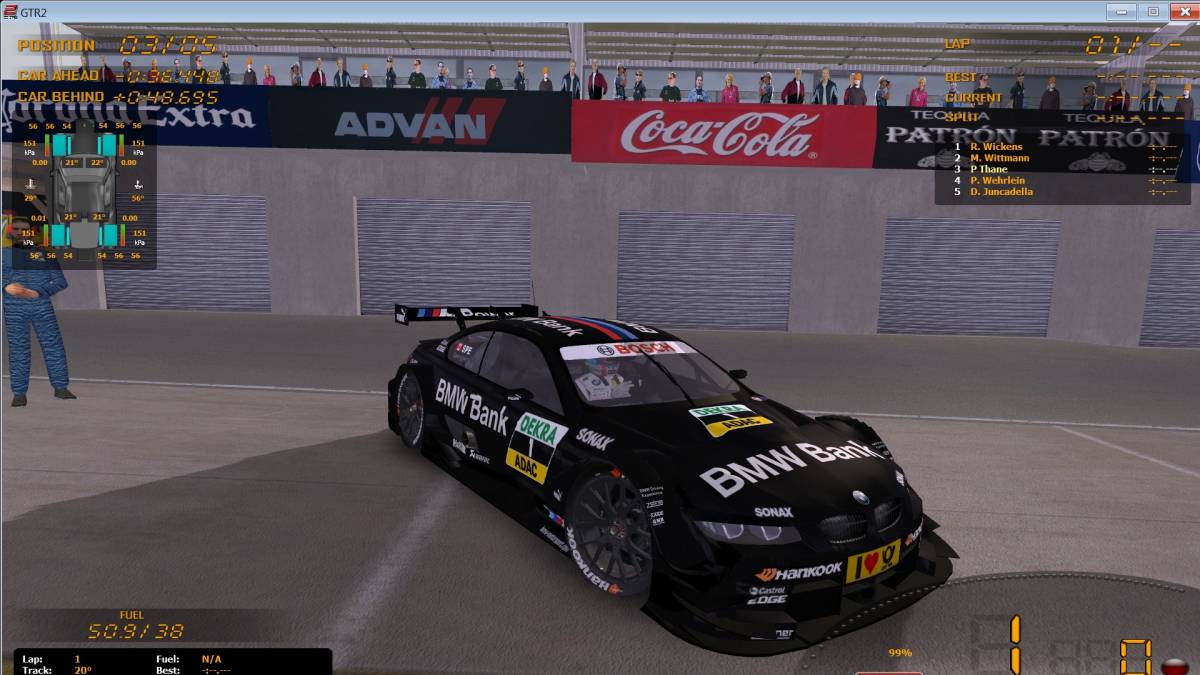Select M. Wittmann in the standings list

click(x=999, y=158)
